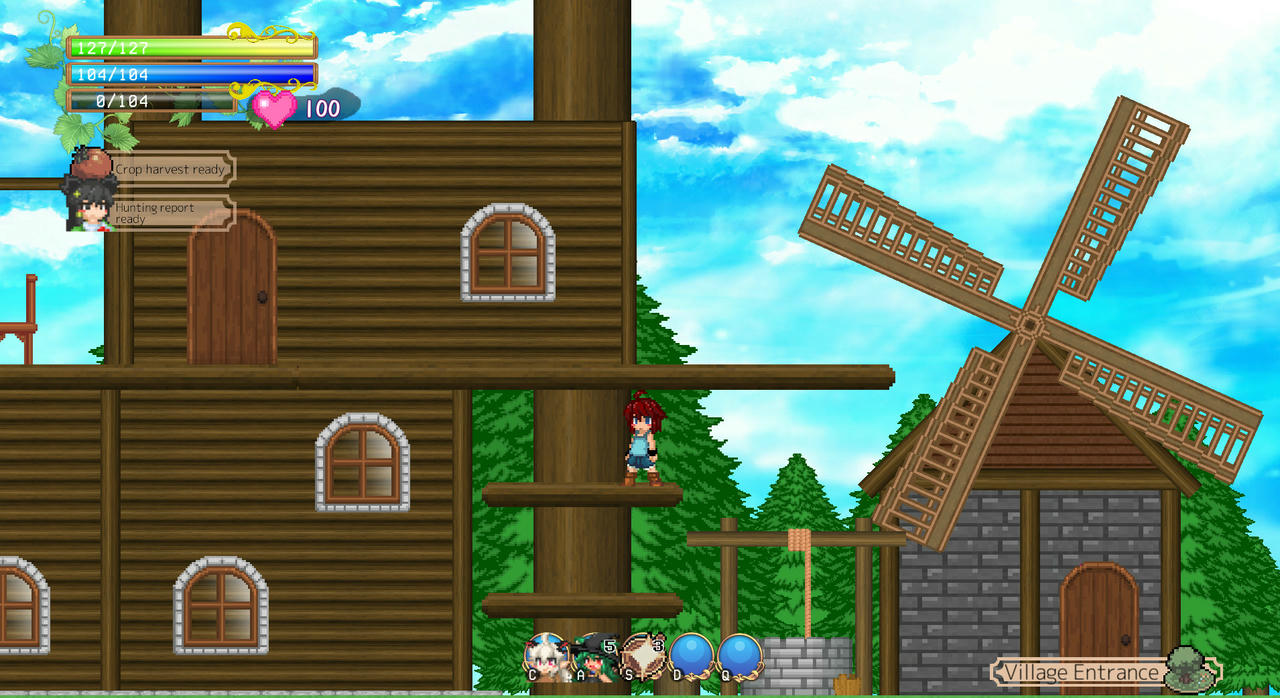Use the four-pointed star item slot
This screenshot has height=698, width=1280.
[x=642, y=655]
